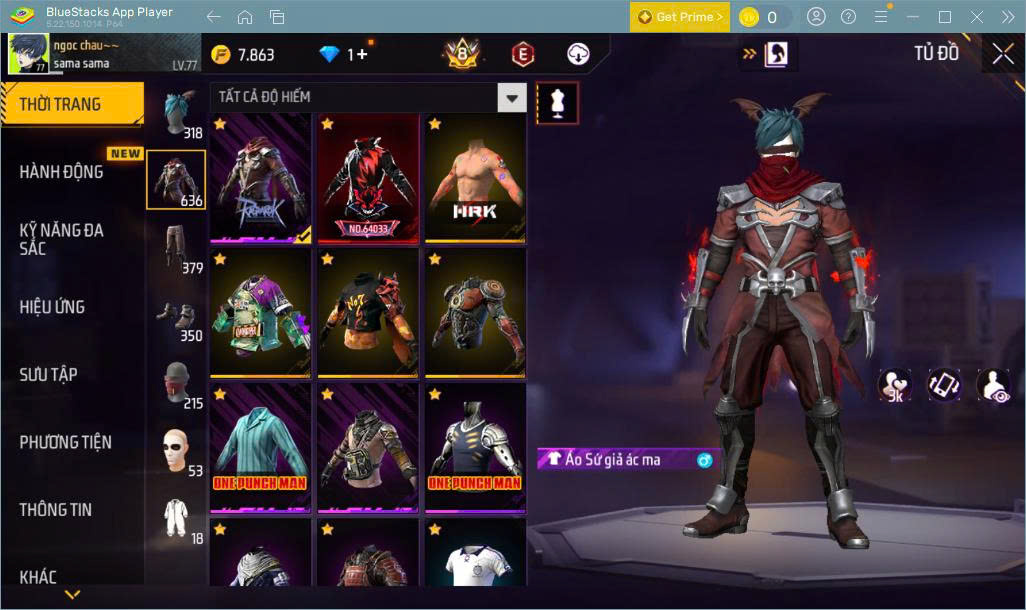Open the sunglasses subcategory with 53 items

(x=177, y=451)
